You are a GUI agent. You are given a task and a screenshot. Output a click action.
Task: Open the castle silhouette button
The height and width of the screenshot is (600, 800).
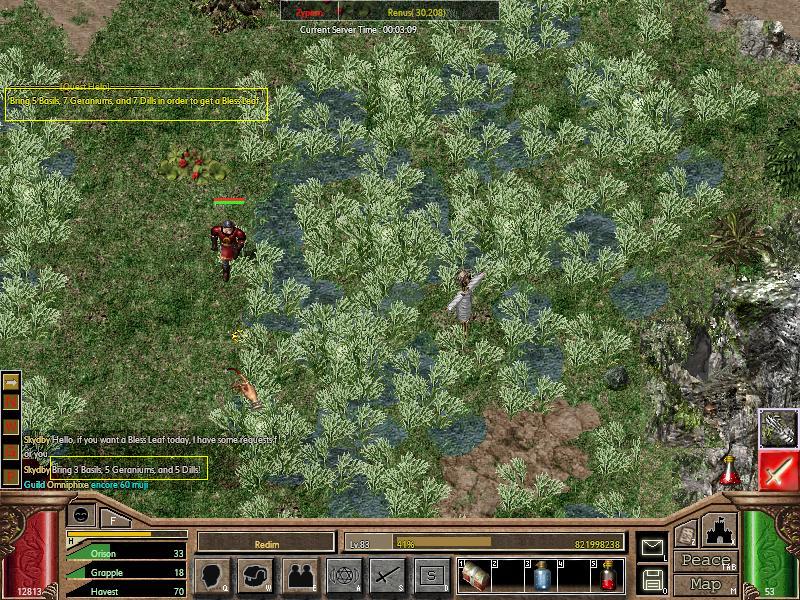(720, 531)
